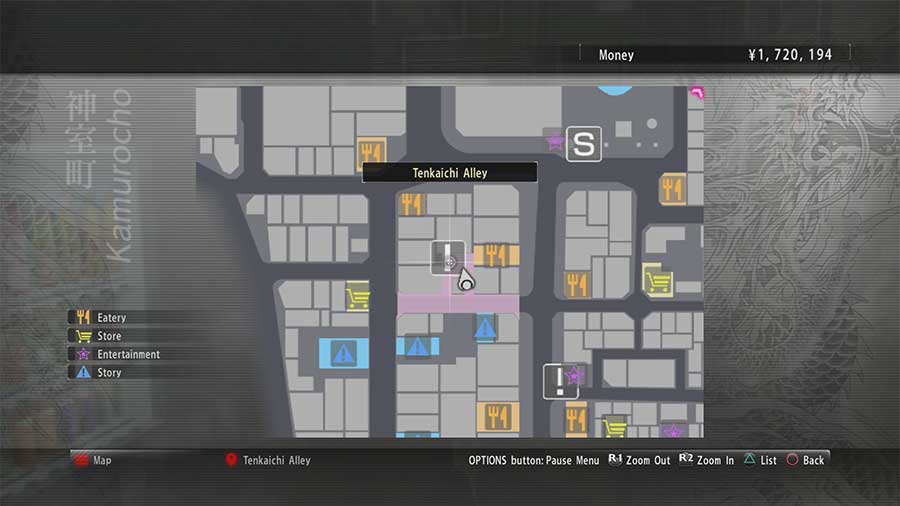The height and width of the screenshot is (506, 900).
Task: Click the white S marker on the map
Action: 584,143
